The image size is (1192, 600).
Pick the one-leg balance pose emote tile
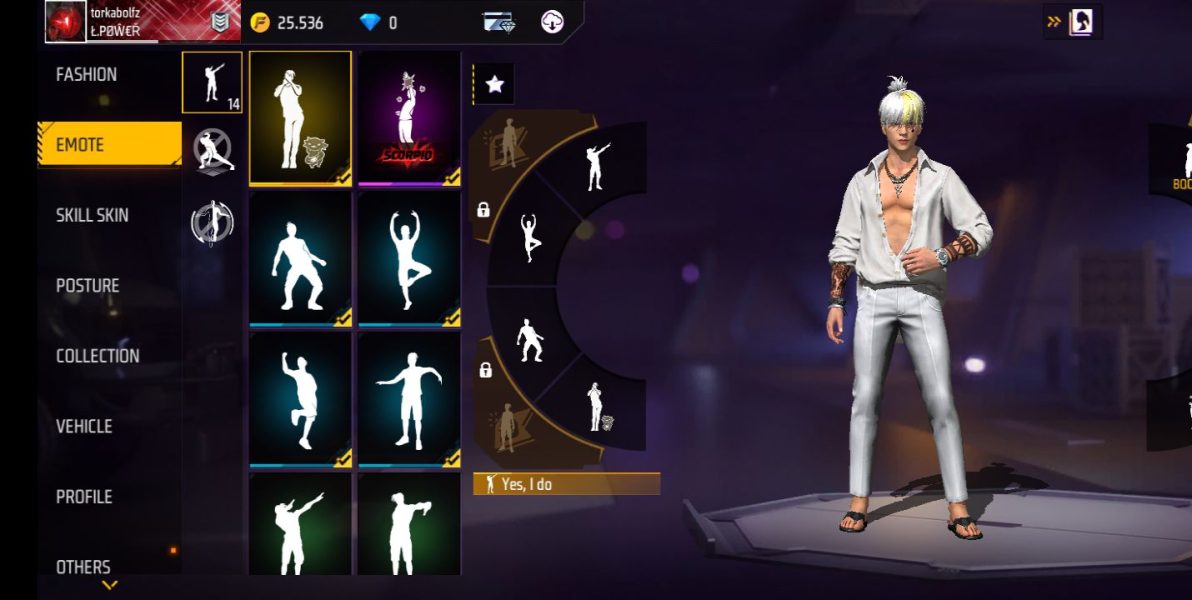click(x=409, y=257)
